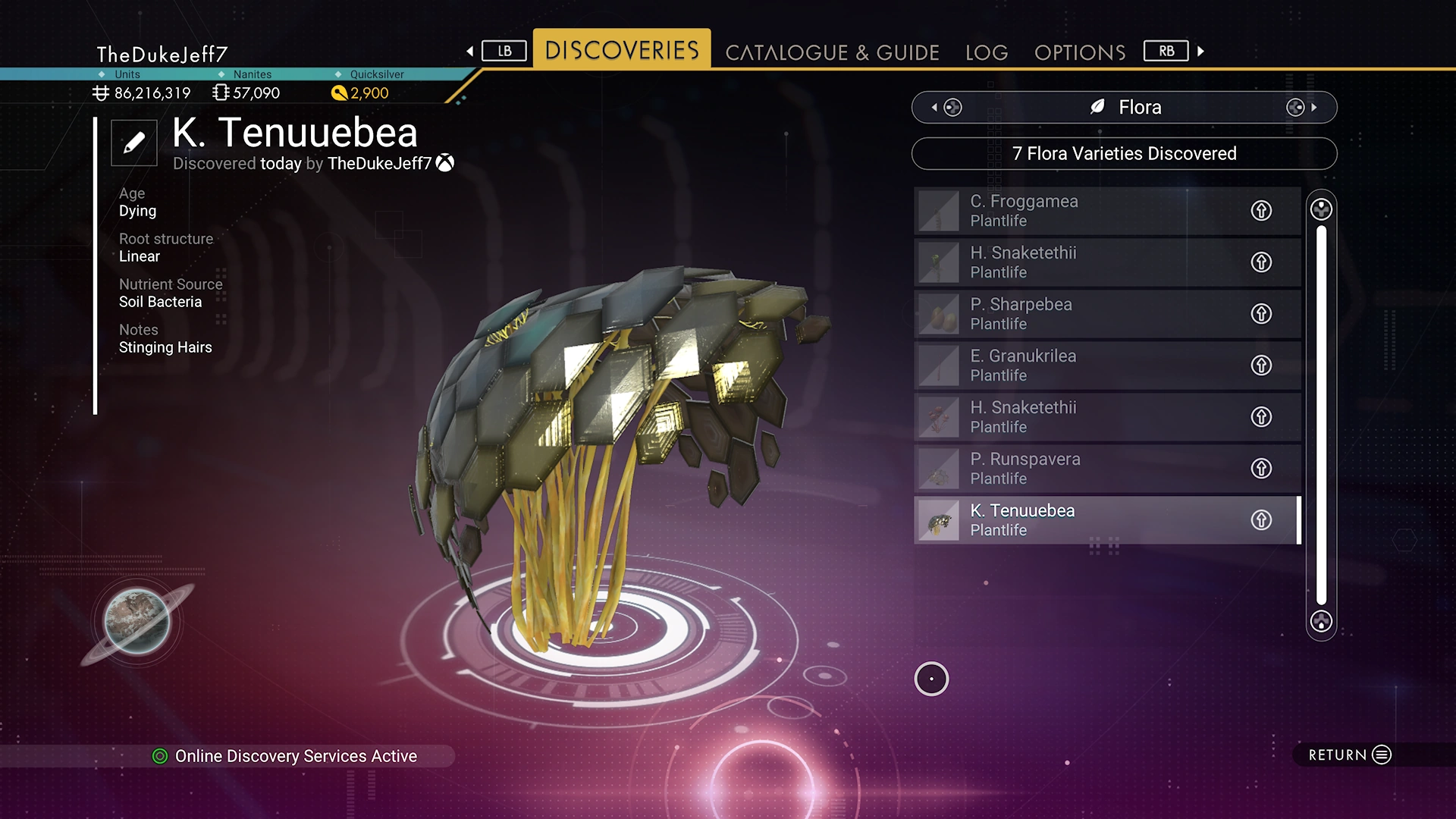Image resolution: width=1456 pixels, height=819 pixels.
Task: Click the K. Tenuuebea thumbnail image
Action: point(939,521)
